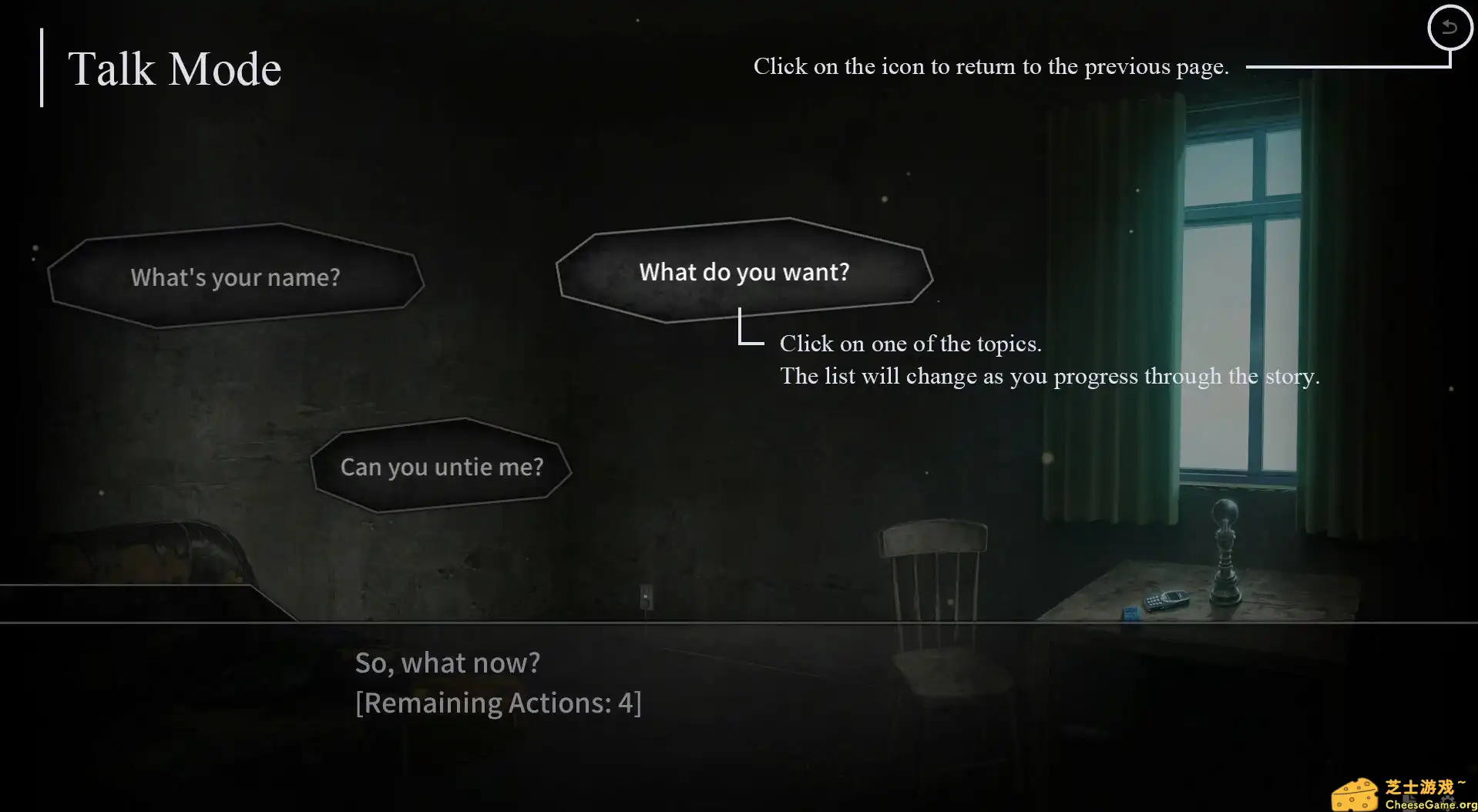Choose the "What do you want?" topic
1478x812 pixels.
coord(744,272)
